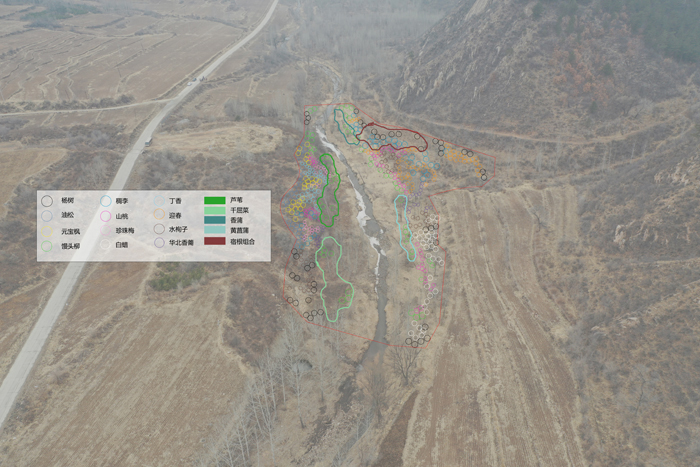Select the green 芦苇 color swatch
The height and width of the screenshot is (467, 700).
[214, 200]
